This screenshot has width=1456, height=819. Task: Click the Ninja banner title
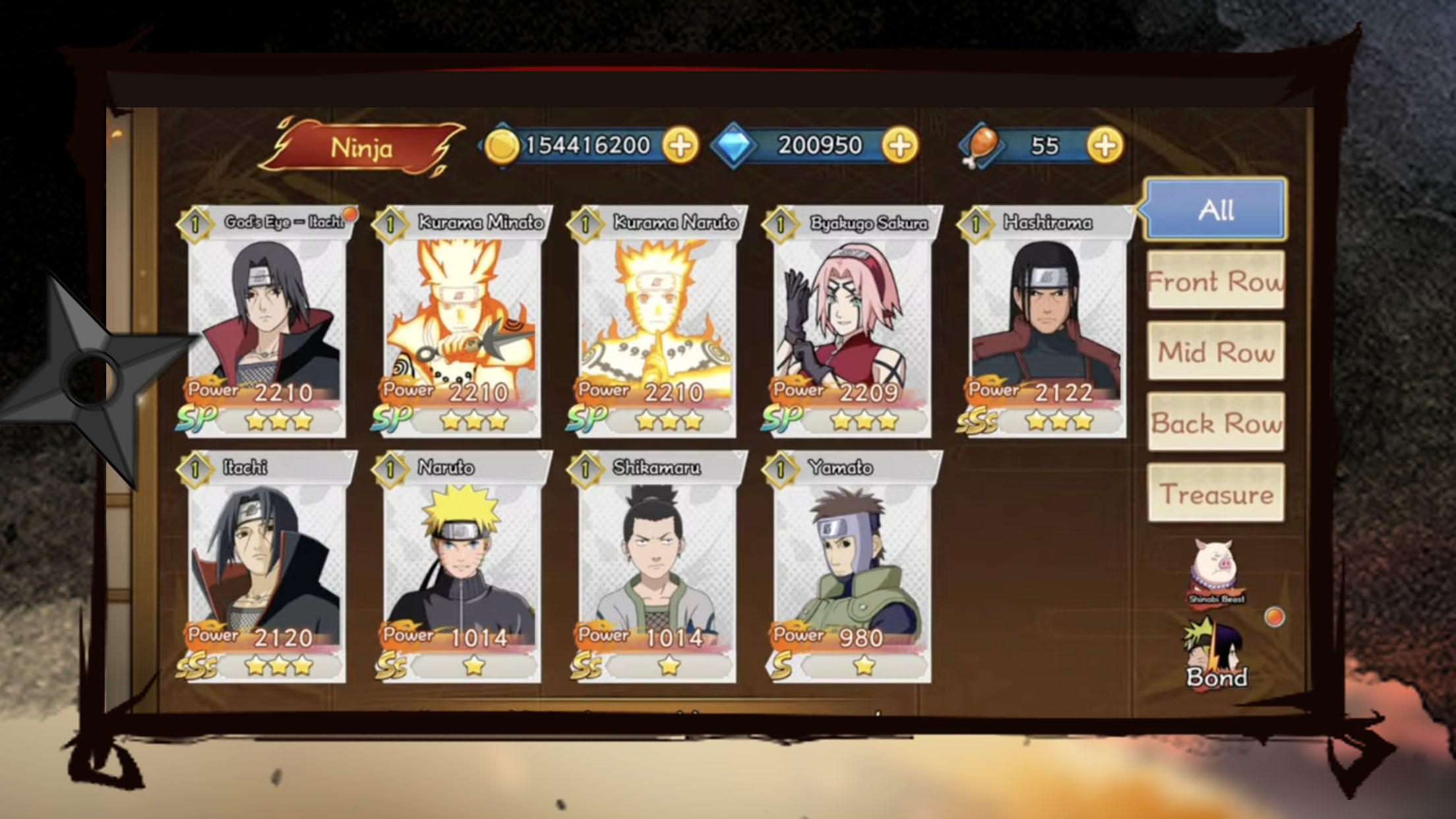tap(363, 148)
